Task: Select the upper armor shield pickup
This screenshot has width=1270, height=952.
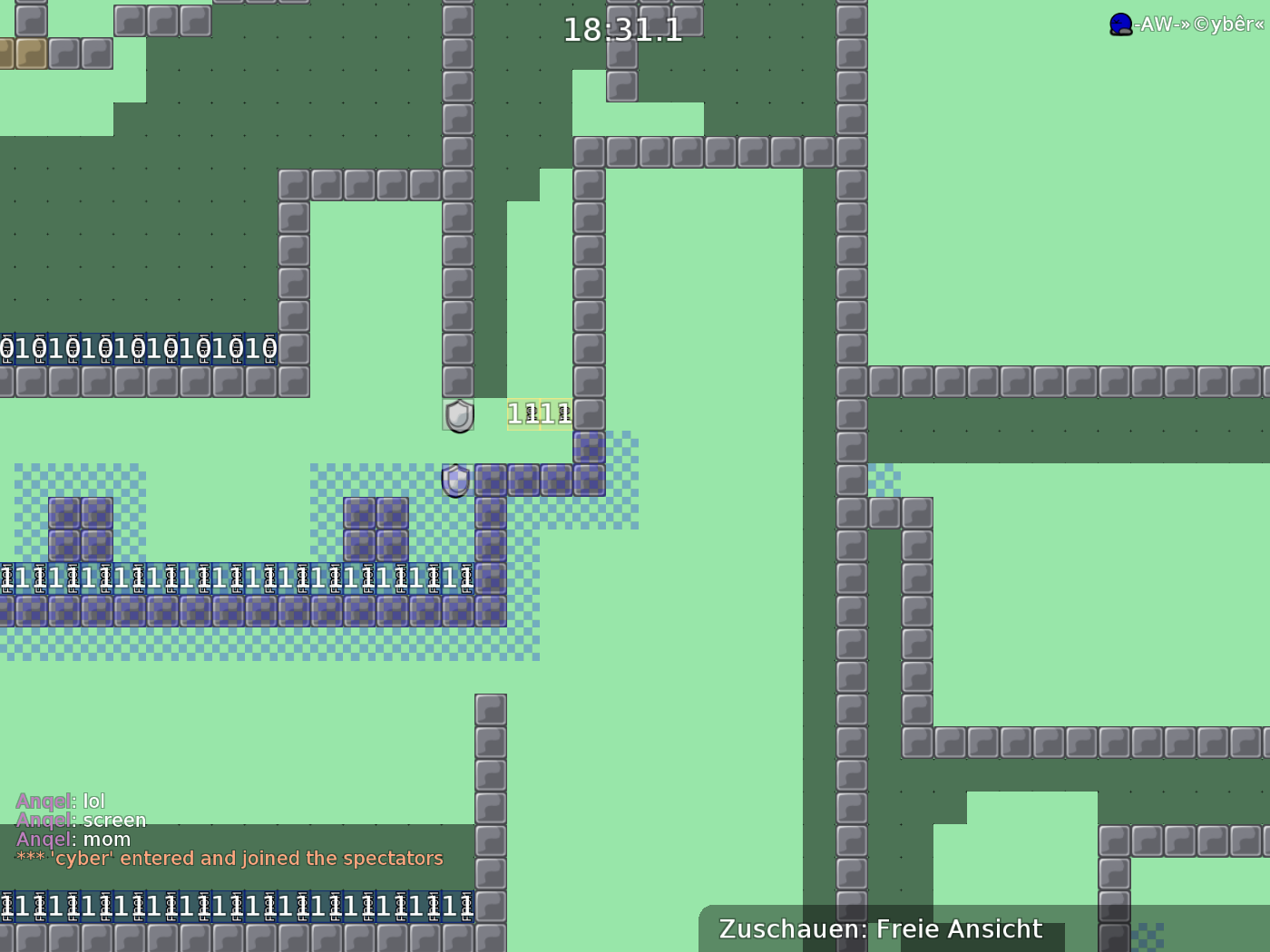Action: (x=459, y=415)
